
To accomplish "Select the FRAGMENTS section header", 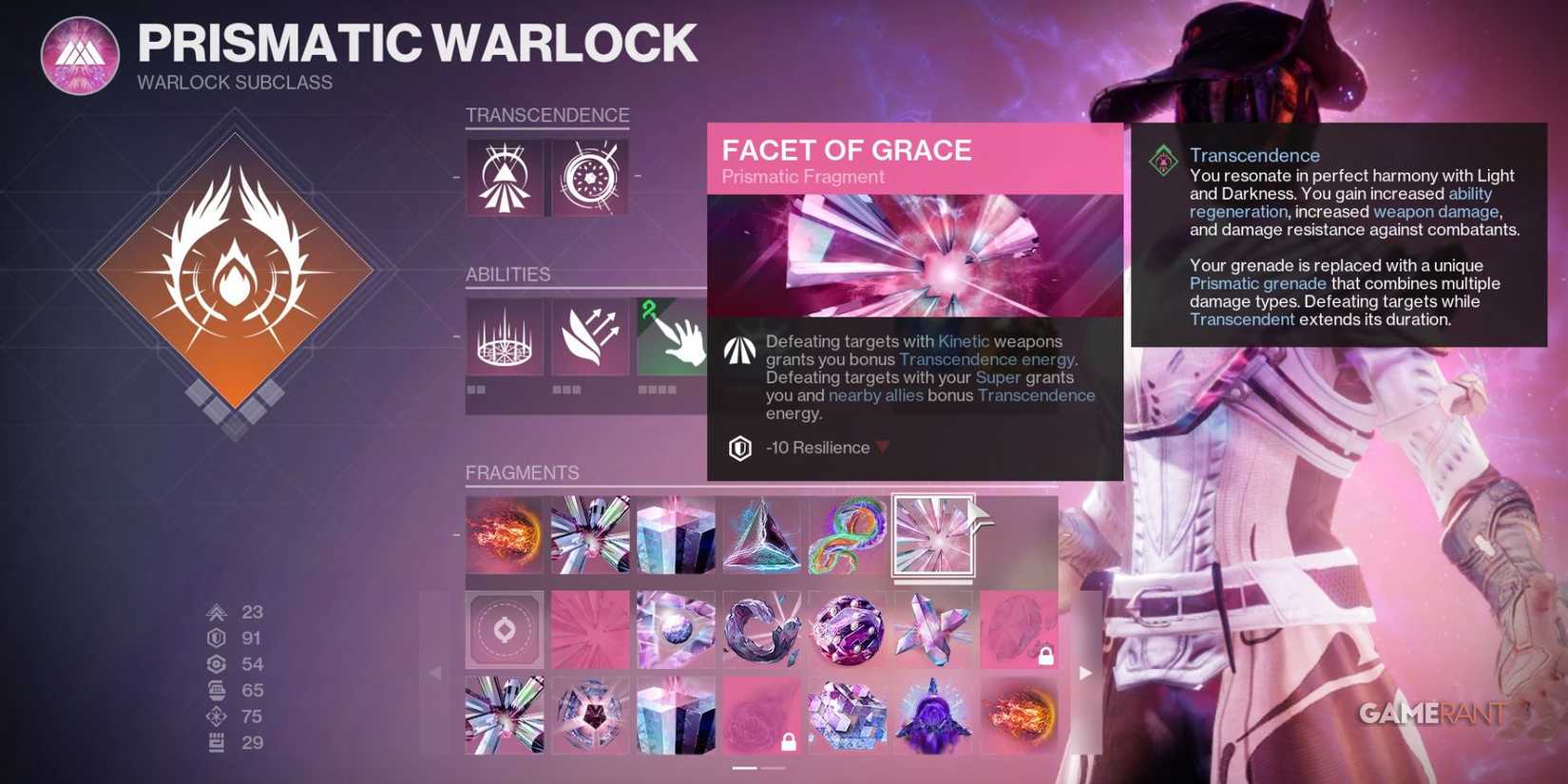I will click(x=523, y=472).
